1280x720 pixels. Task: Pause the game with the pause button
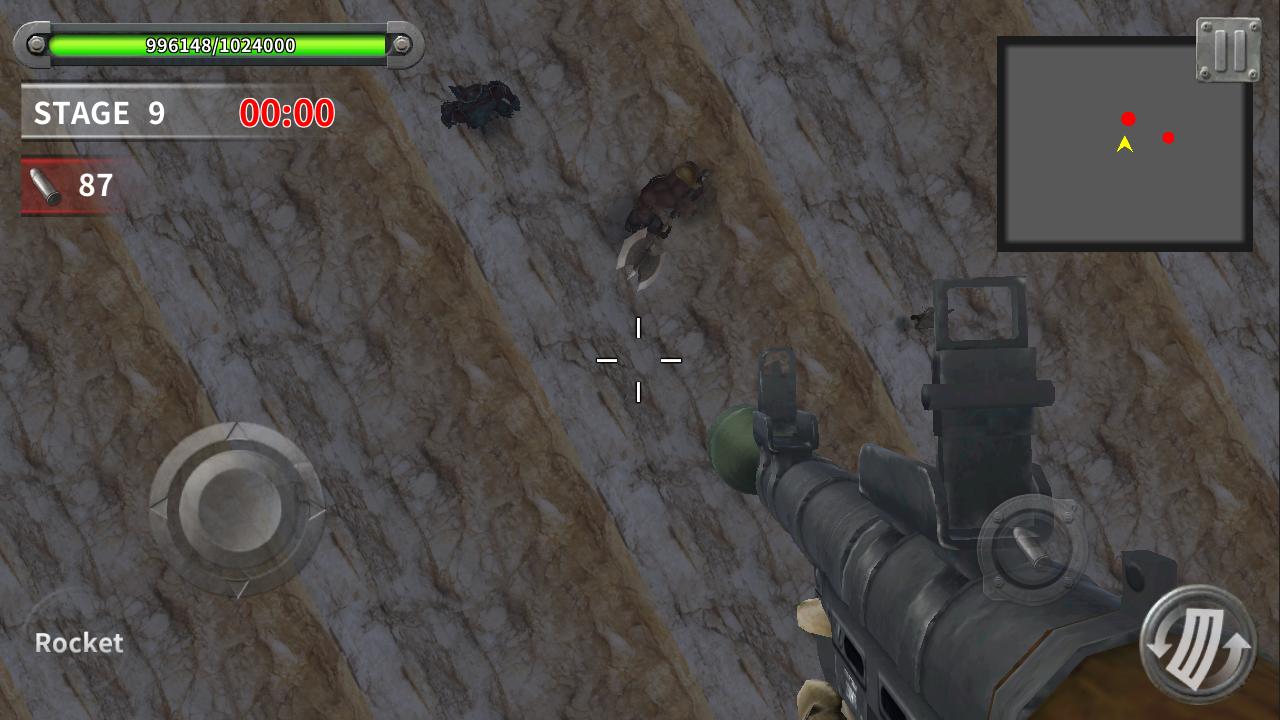(1229, 49)
